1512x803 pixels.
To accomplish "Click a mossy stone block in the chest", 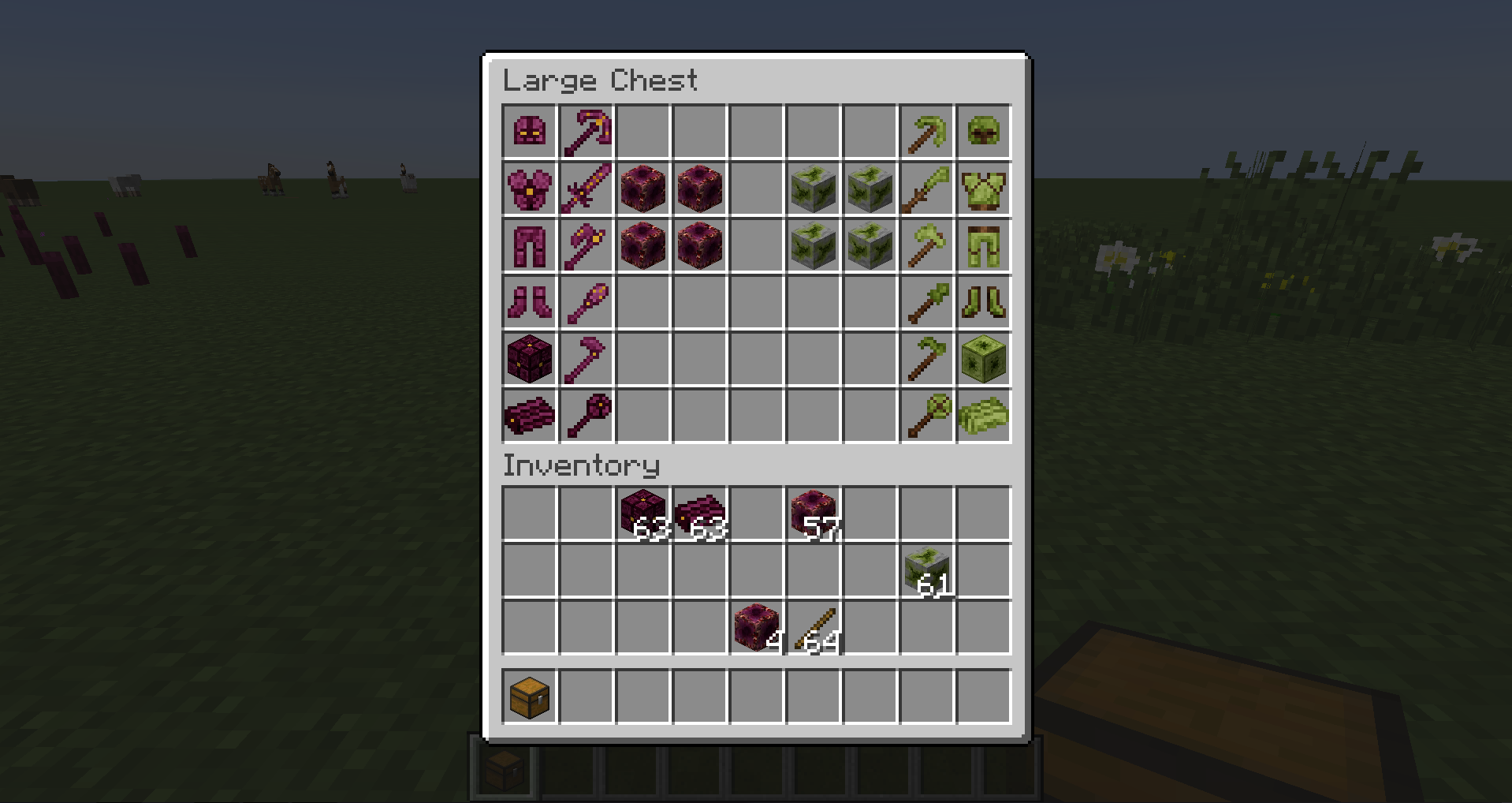I will pyautogui.click(x=814, y=189).
